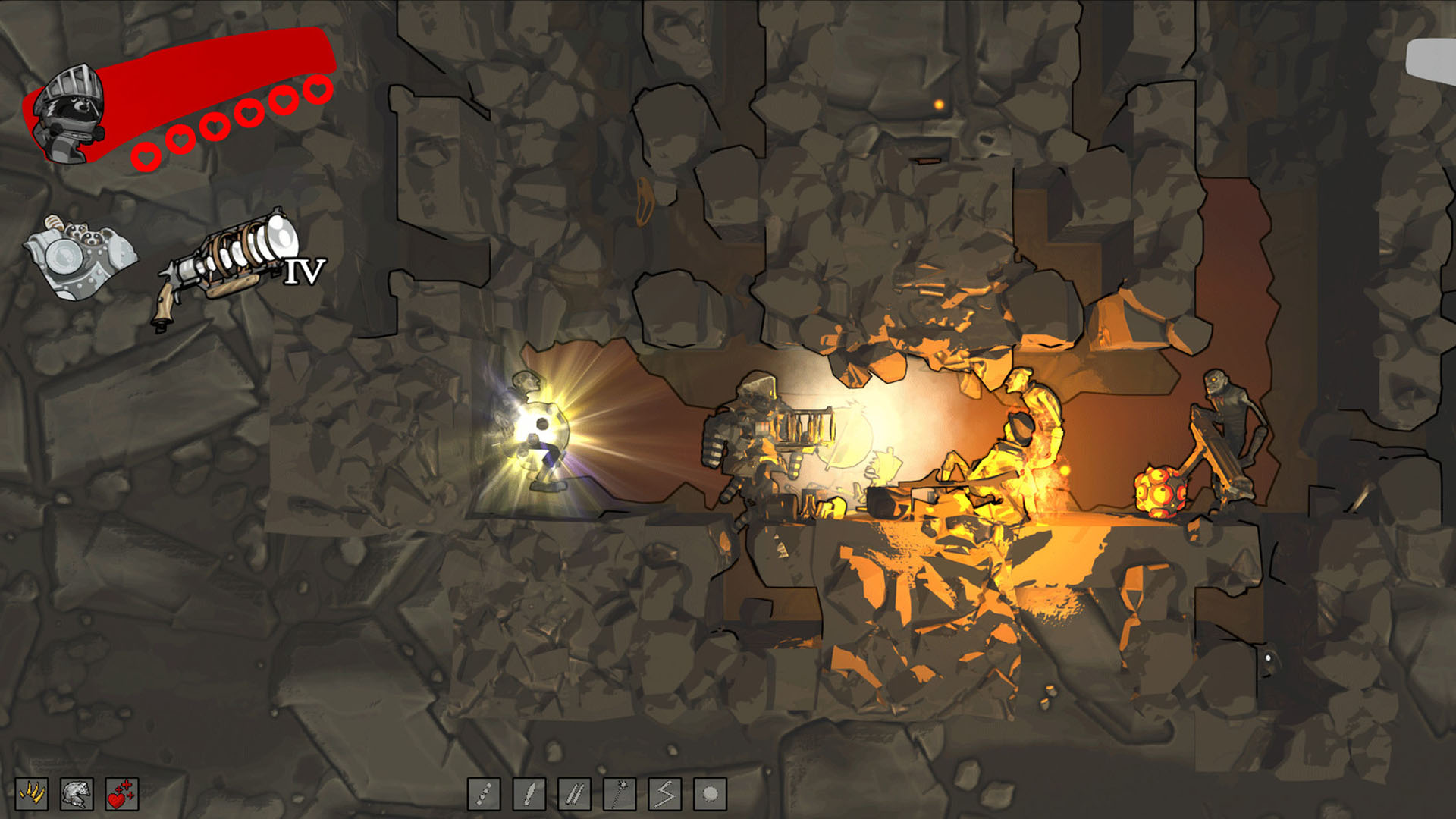Select the zigzag lightning weapon slot
The image size is (1456, 819).
[665, 794]
